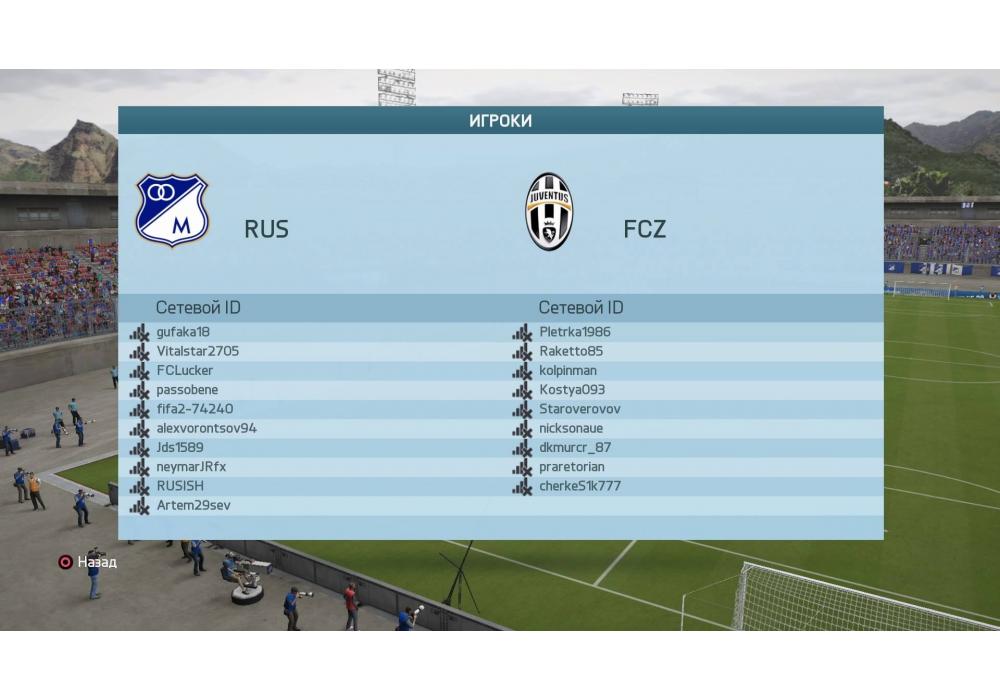The image size is (1000, 700).
Task: Choose player Jds1589
Action: tap(180, 448)
